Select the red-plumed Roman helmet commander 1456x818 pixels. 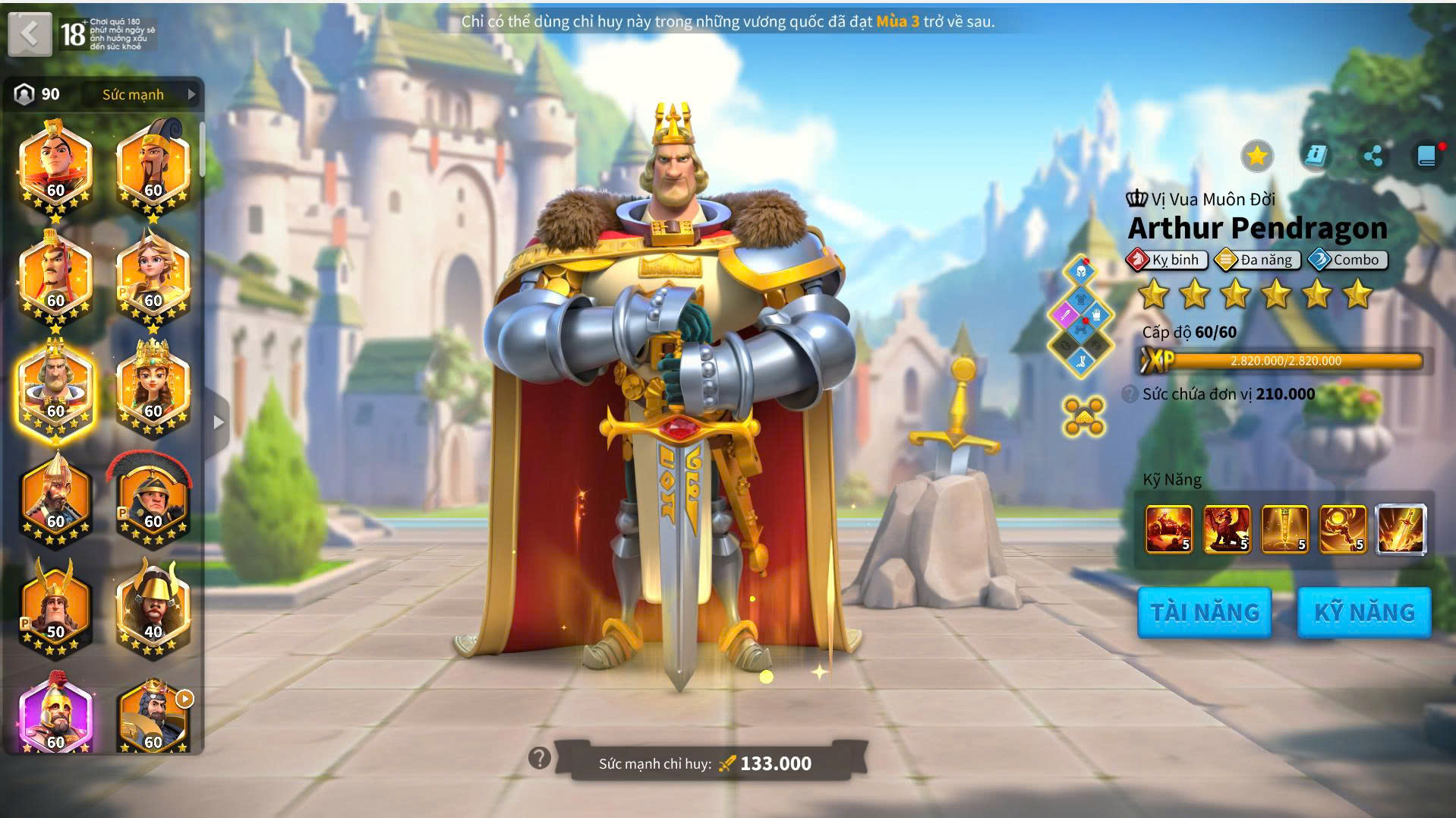point(153,497)
